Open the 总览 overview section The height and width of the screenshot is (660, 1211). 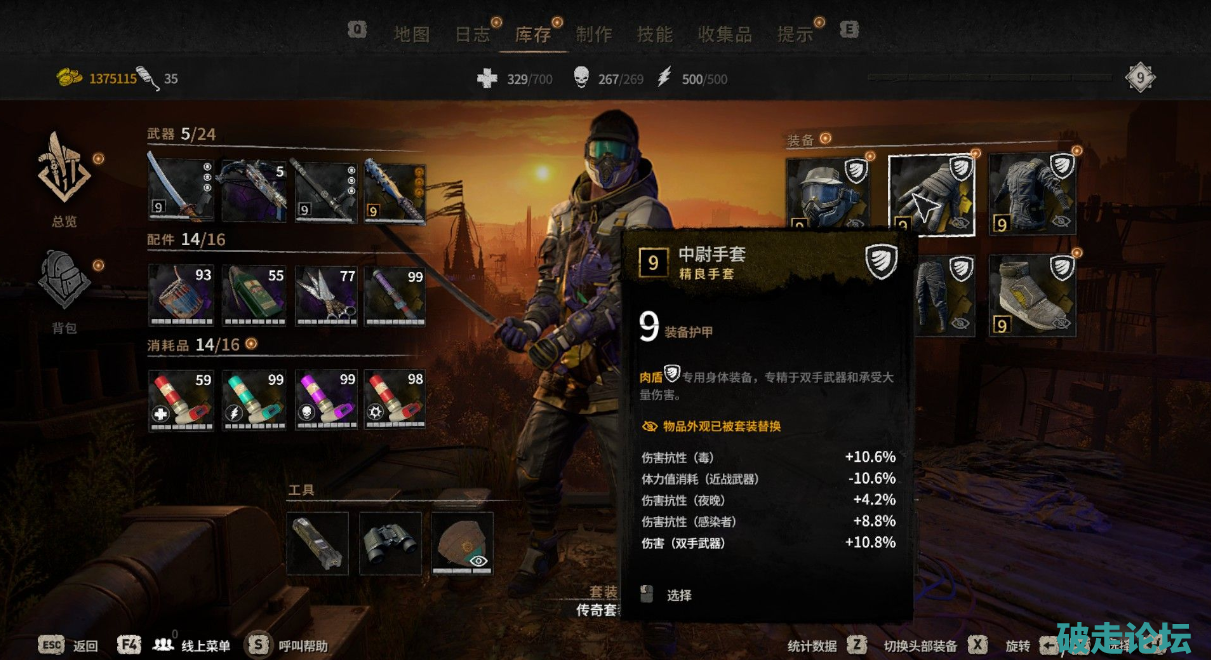point(64,180)
